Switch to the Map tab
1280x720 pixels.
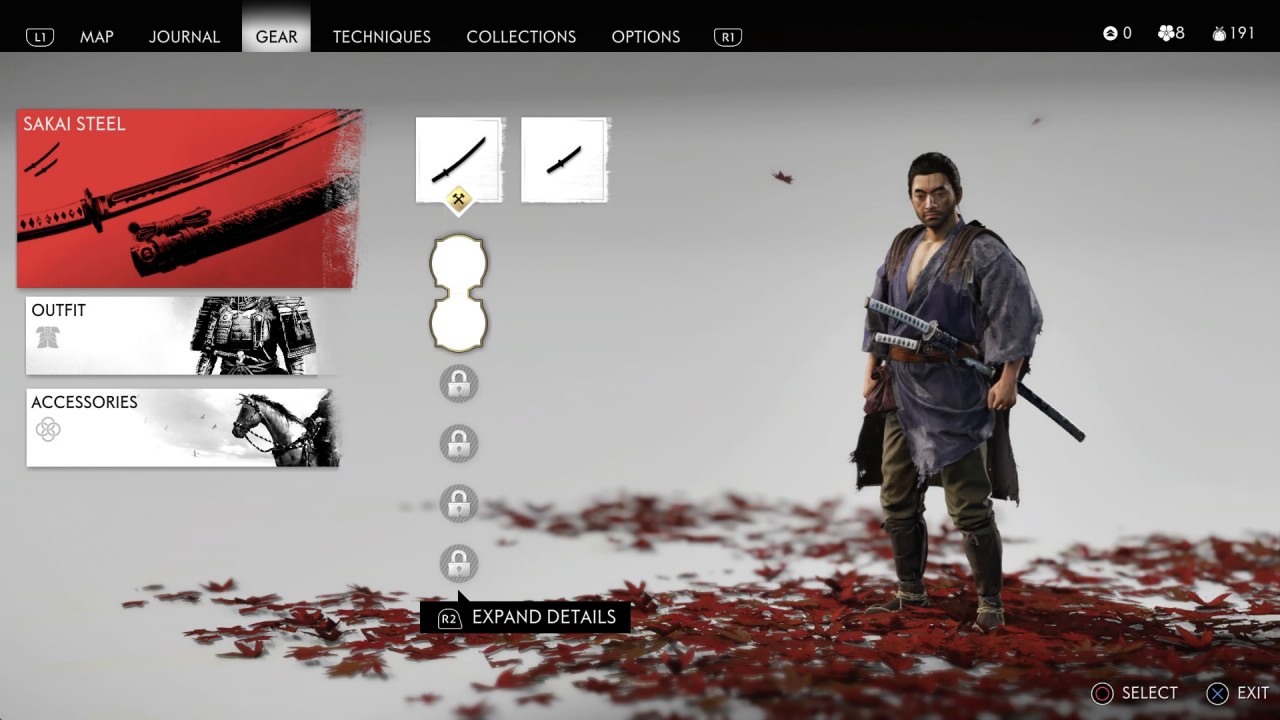tap(97, 36)
